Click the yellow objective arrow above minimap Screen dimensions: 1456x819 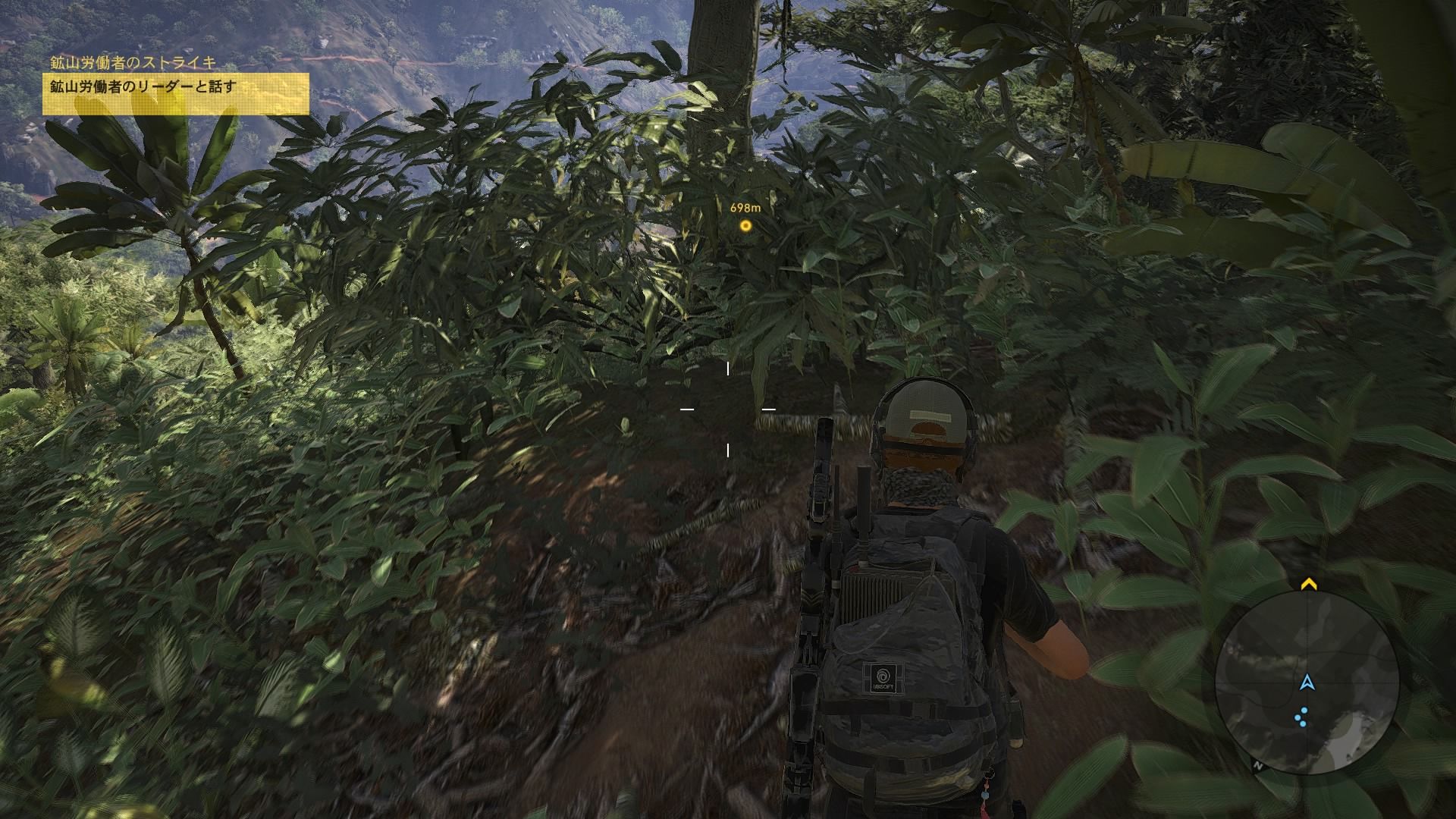click(1308, 585)
